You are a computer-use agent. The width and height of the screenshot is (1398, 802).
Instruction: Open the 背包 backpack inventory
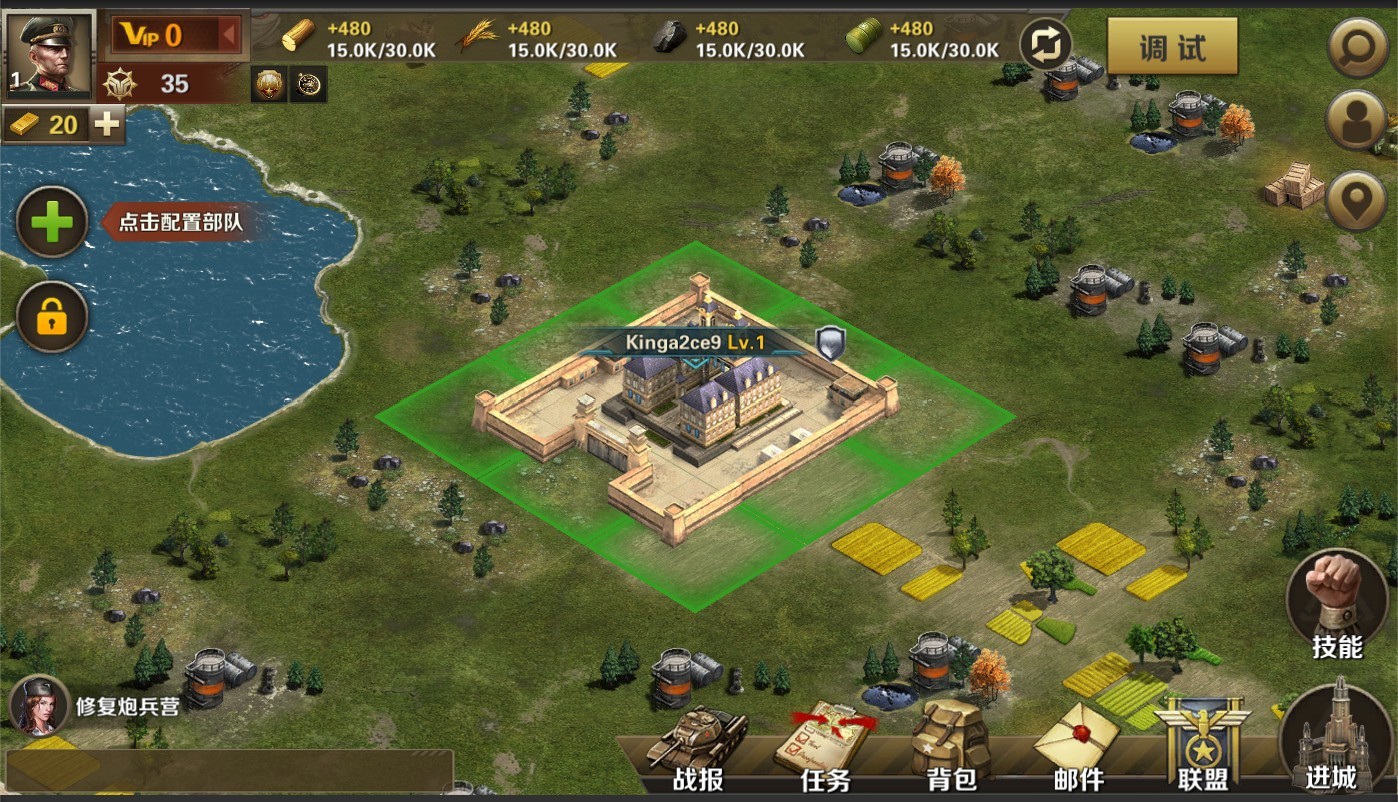coord(950,747)
